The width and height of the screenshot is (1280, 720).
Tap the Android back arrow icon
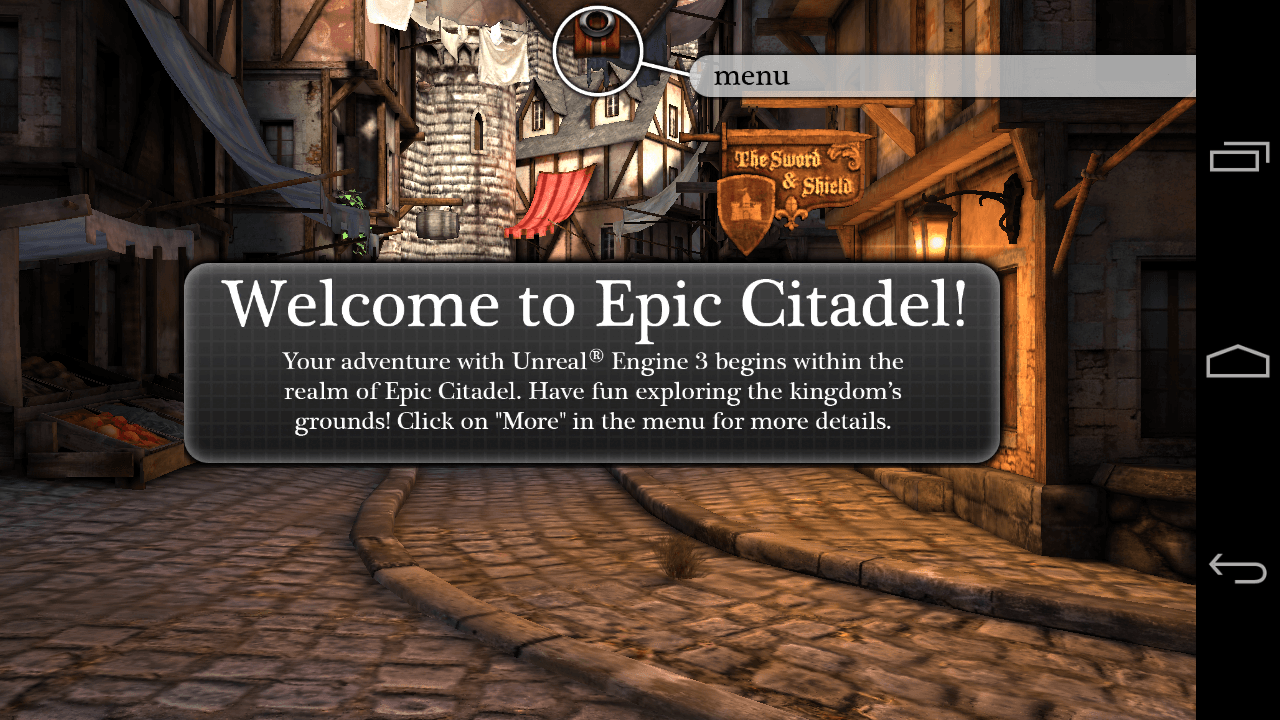(1237, 567)
